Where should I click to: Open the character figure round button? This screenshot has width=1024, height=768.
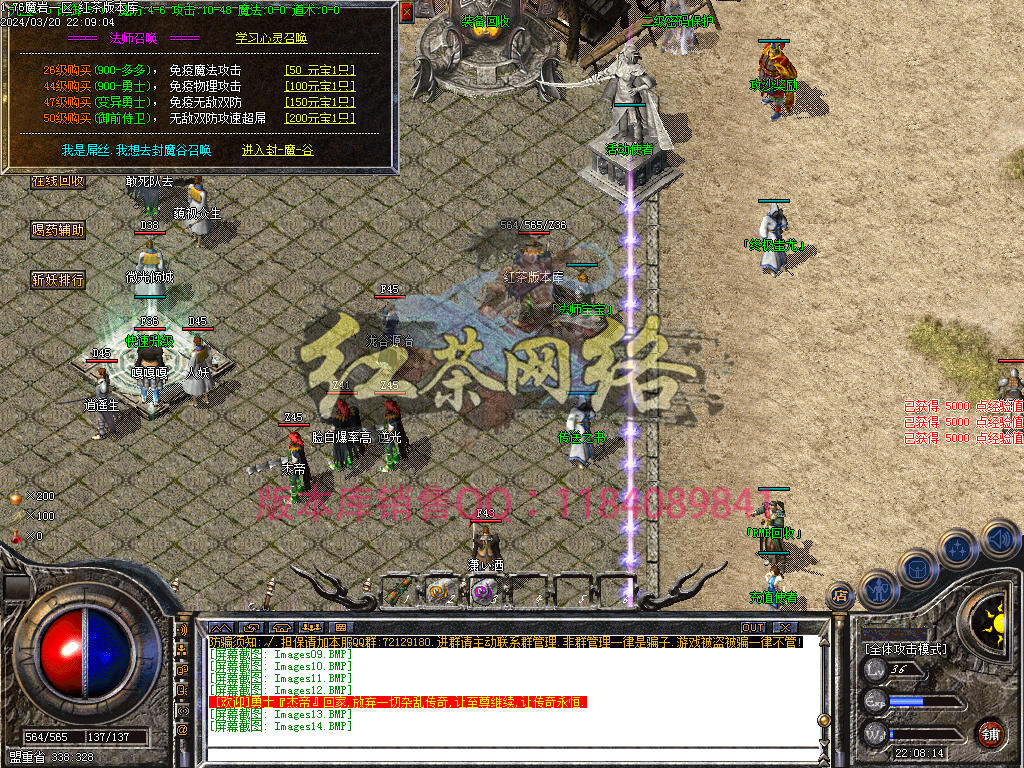(878, 589)
